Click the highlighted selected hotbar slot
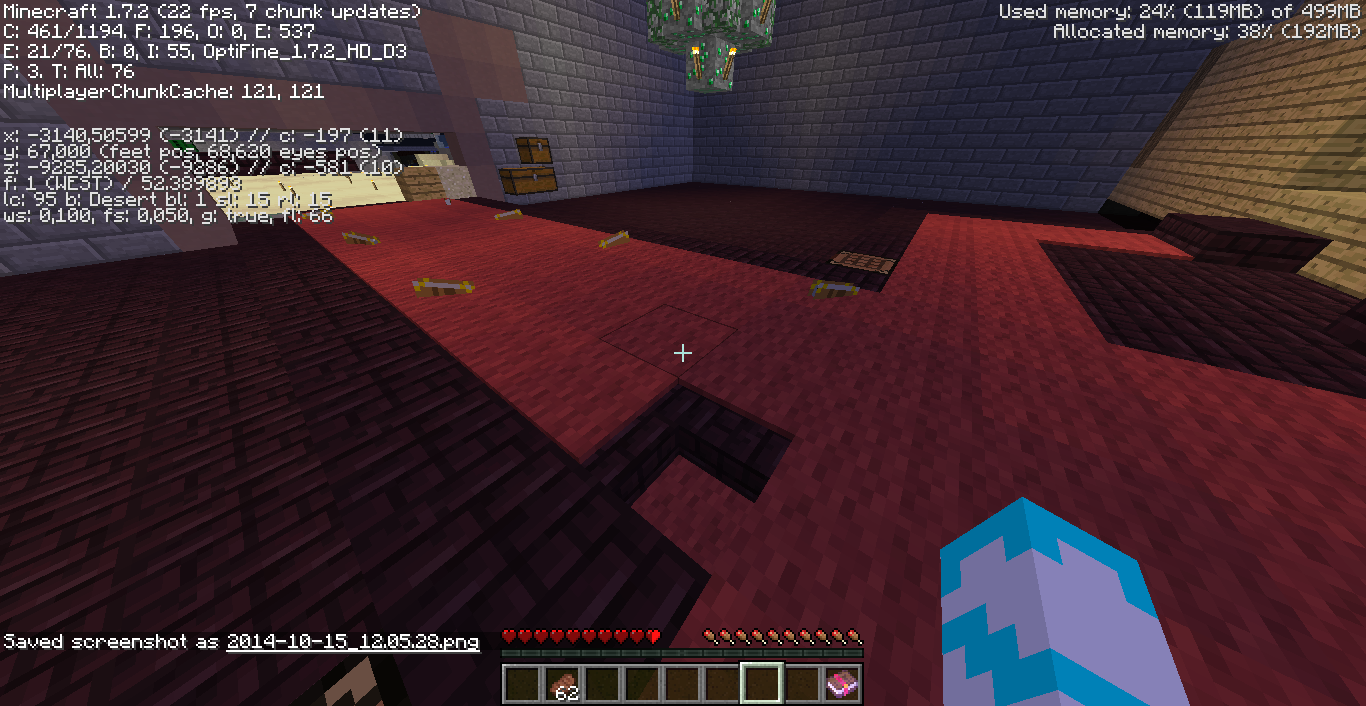The width and height of the screenshot is (1366, 706). pyautogui.click(x=761, y=684)
